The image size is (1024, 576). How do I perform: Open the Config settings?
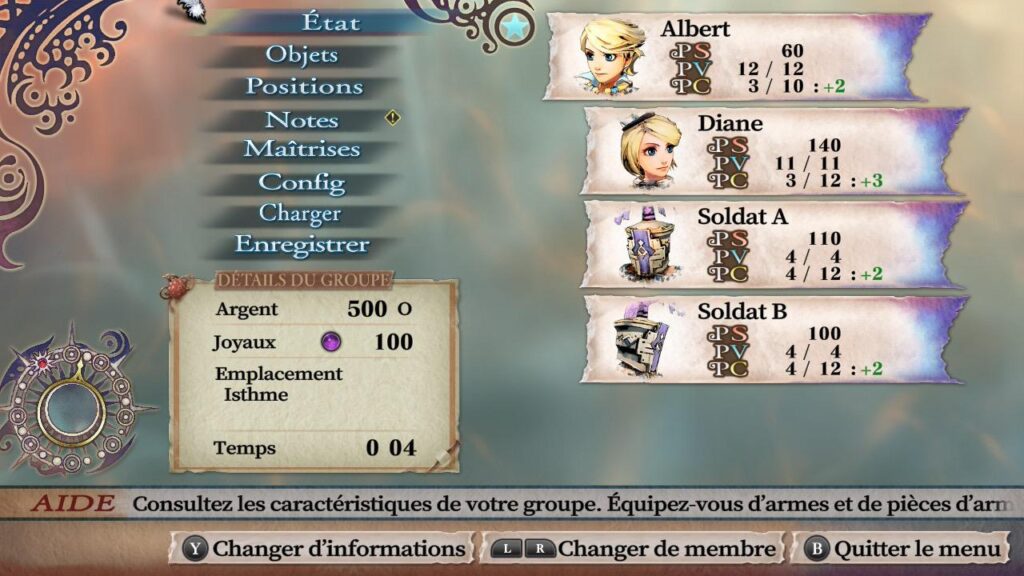pyautogui.click(x=301, y=182)
